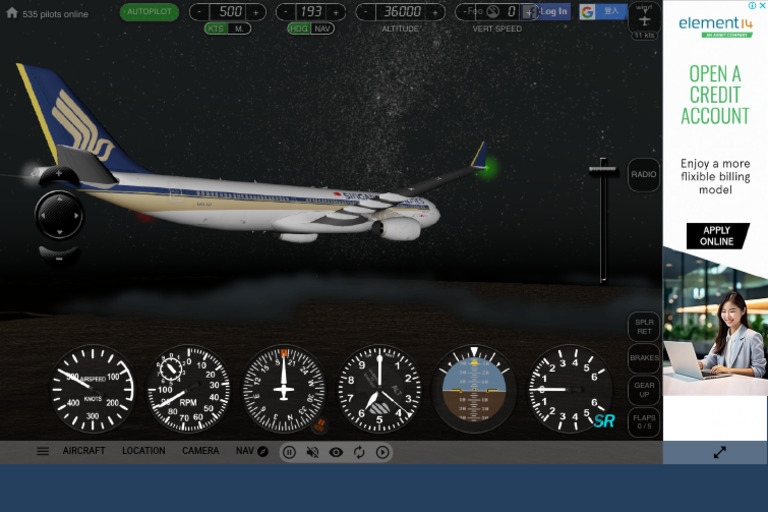Open the NAV map panel

(x=252, y=451)
